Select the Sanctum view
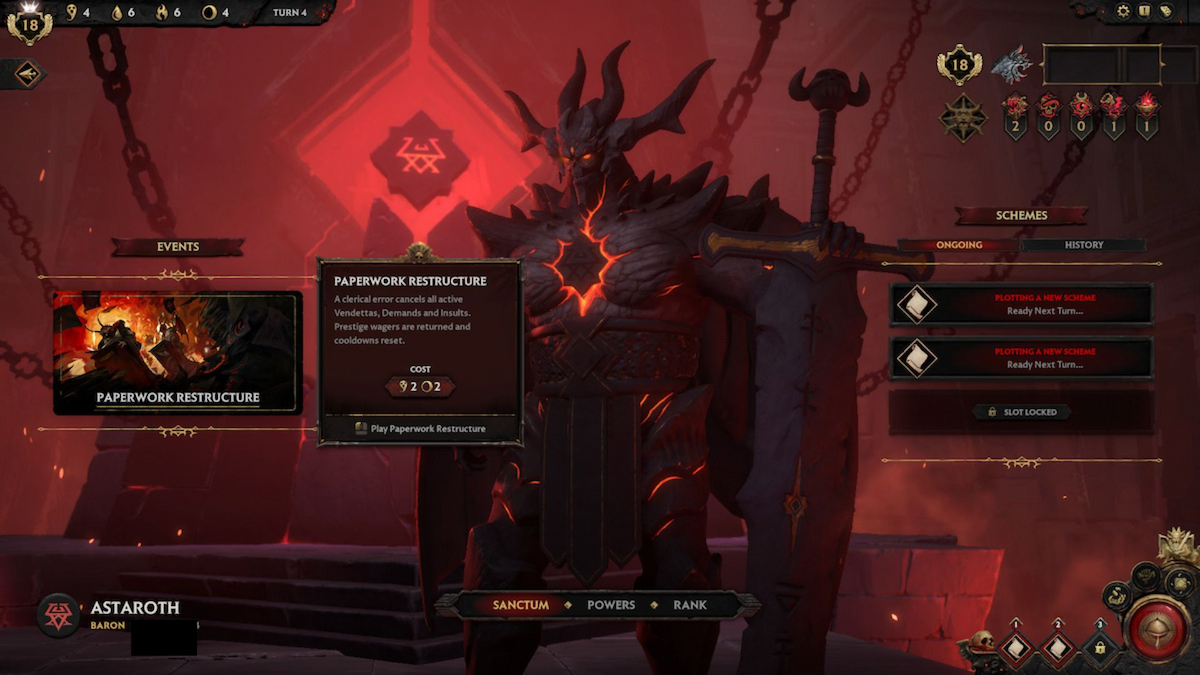This screenshot has width=1200, height=675. click(521, 605)
